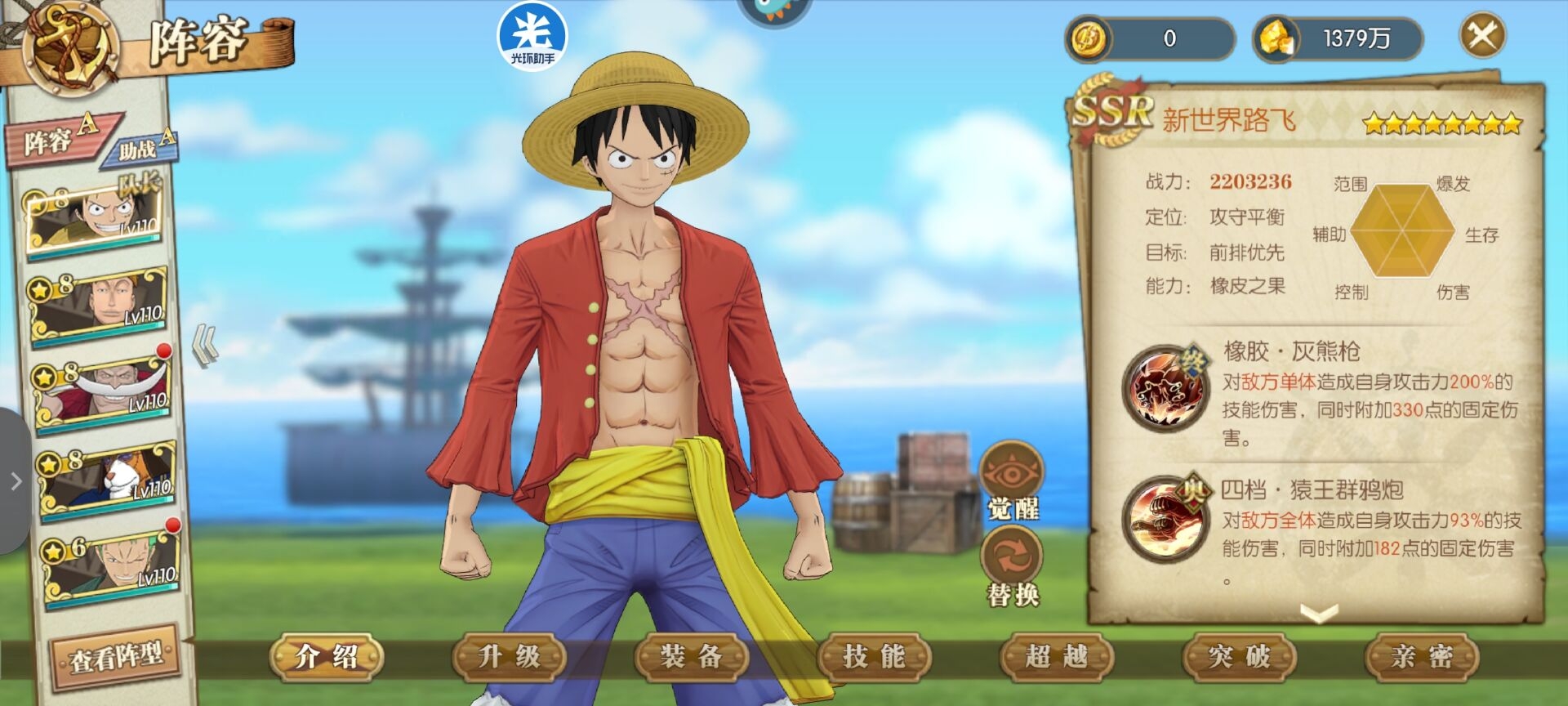This screenshot has width=1568, height=706.
Task: Open 查看阵型 to view the formation
Action: click(115, 657)
